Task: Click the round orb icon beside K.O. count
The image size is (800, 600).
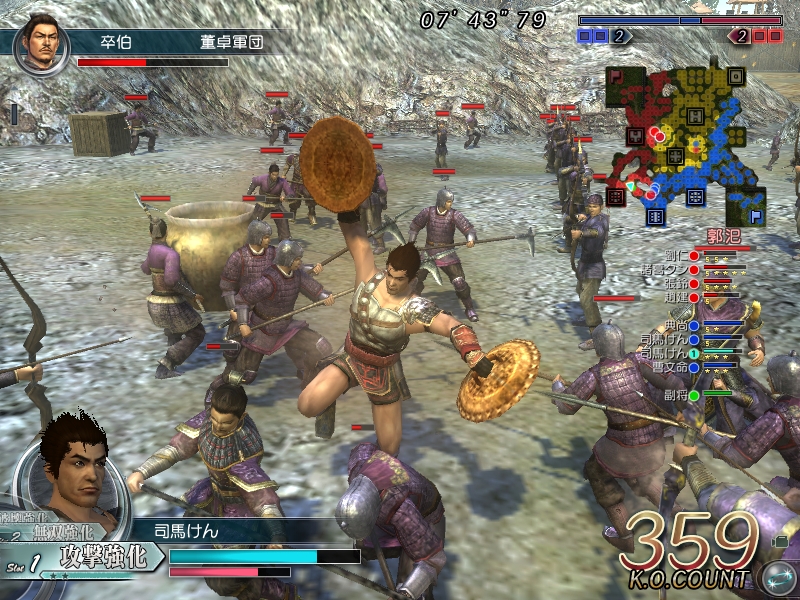Action: (777, 577)
